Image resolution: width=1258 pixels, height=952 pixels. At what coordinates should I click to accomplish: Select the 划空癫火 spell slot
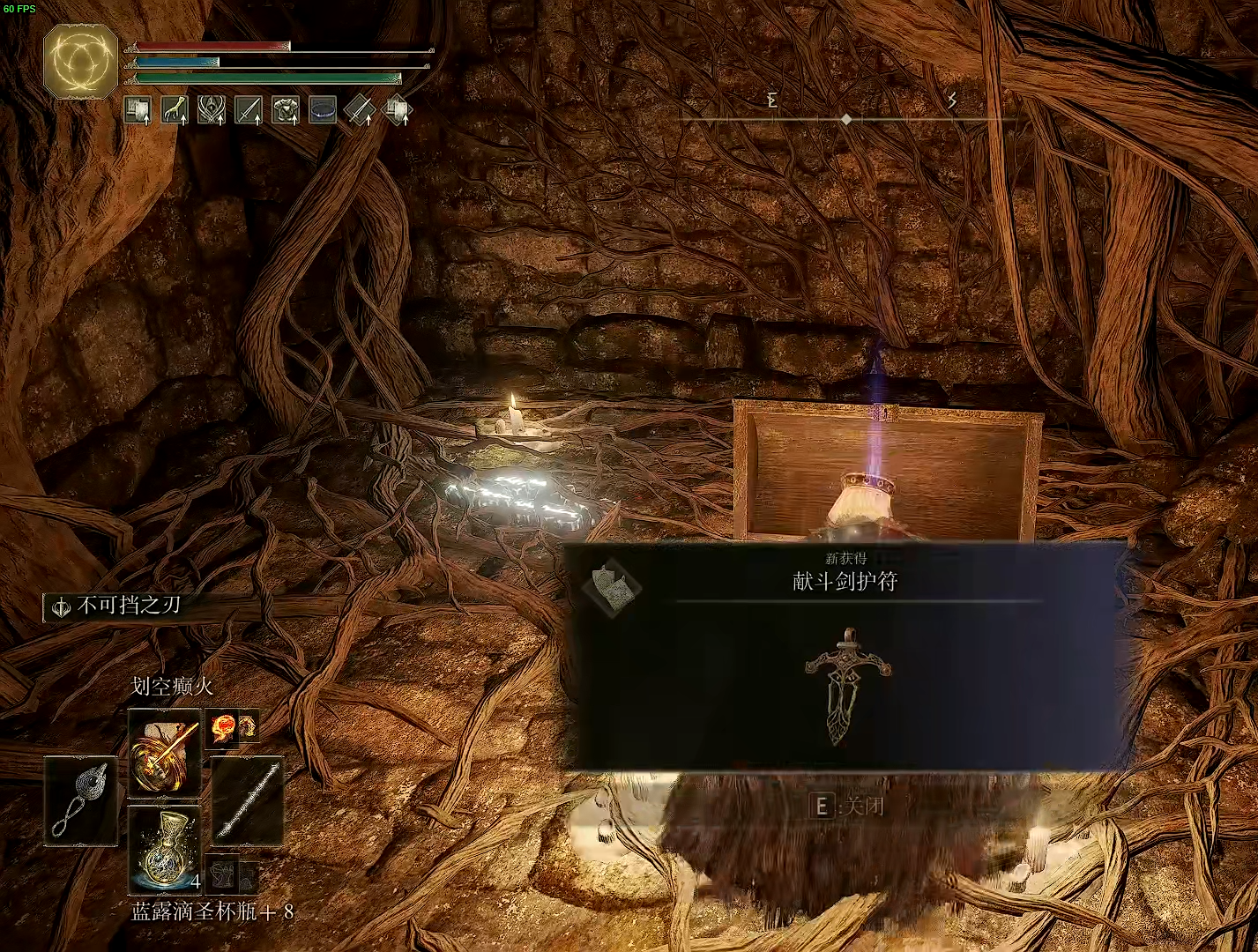click(164, 754)
